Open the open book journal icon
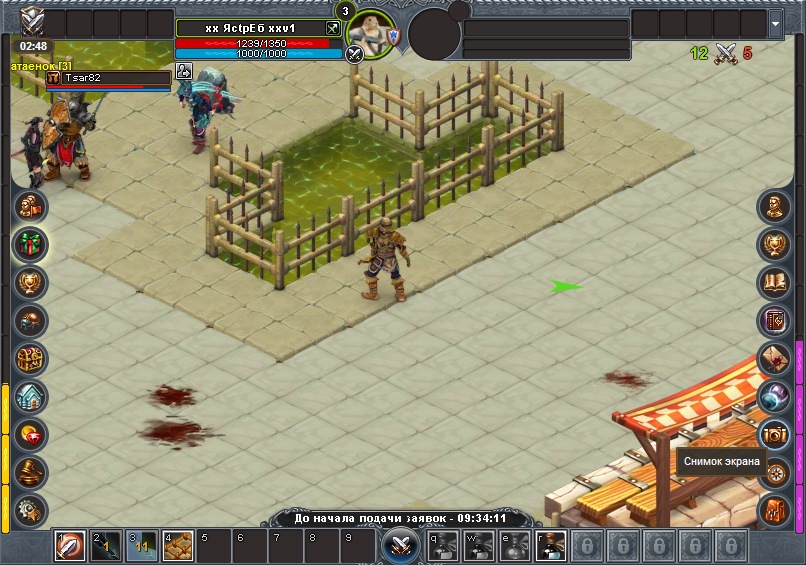 [x=774, y=283]
